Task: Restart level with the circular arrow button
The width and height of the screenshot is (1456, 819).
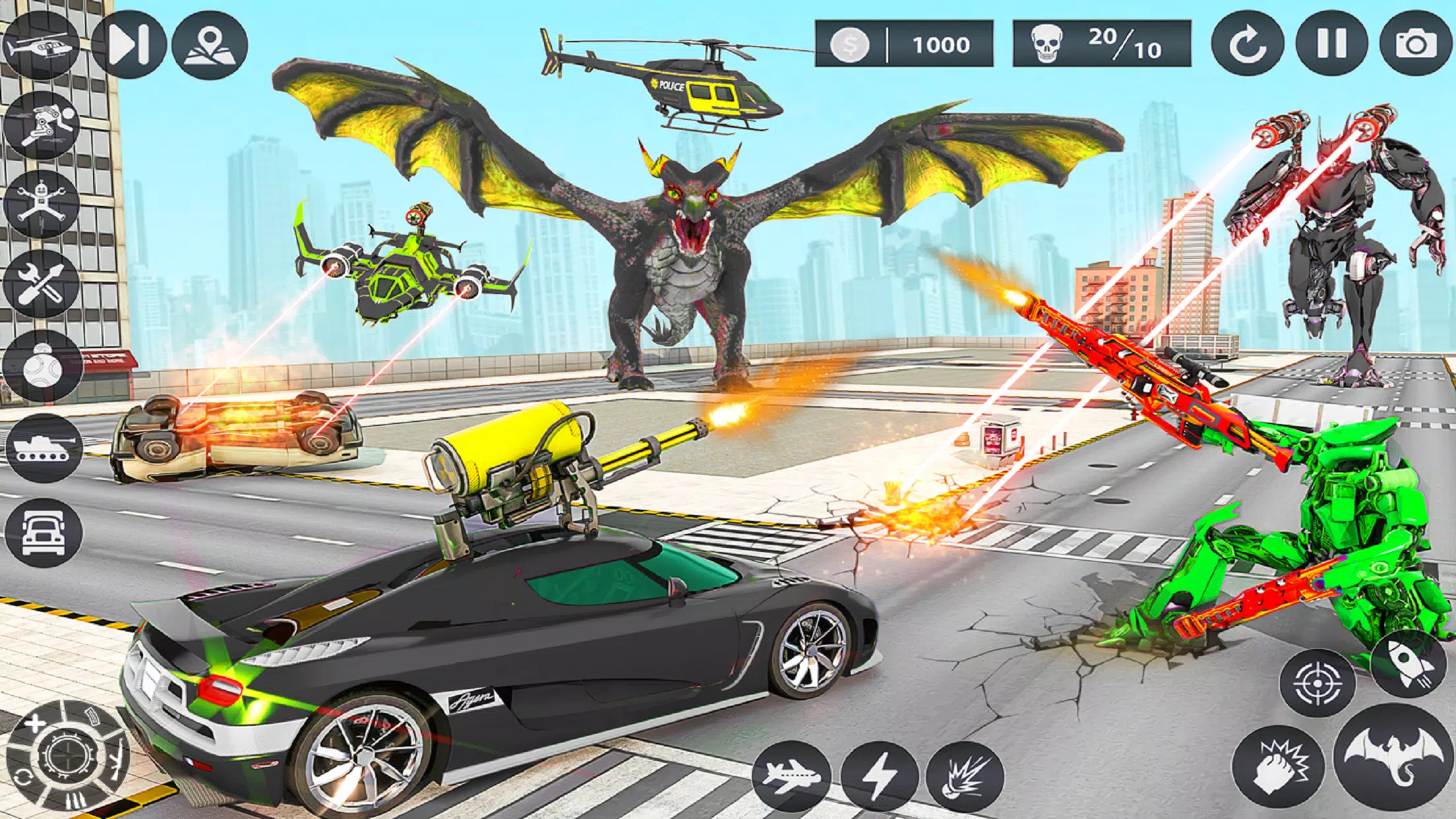Action: coord(1247,45)
